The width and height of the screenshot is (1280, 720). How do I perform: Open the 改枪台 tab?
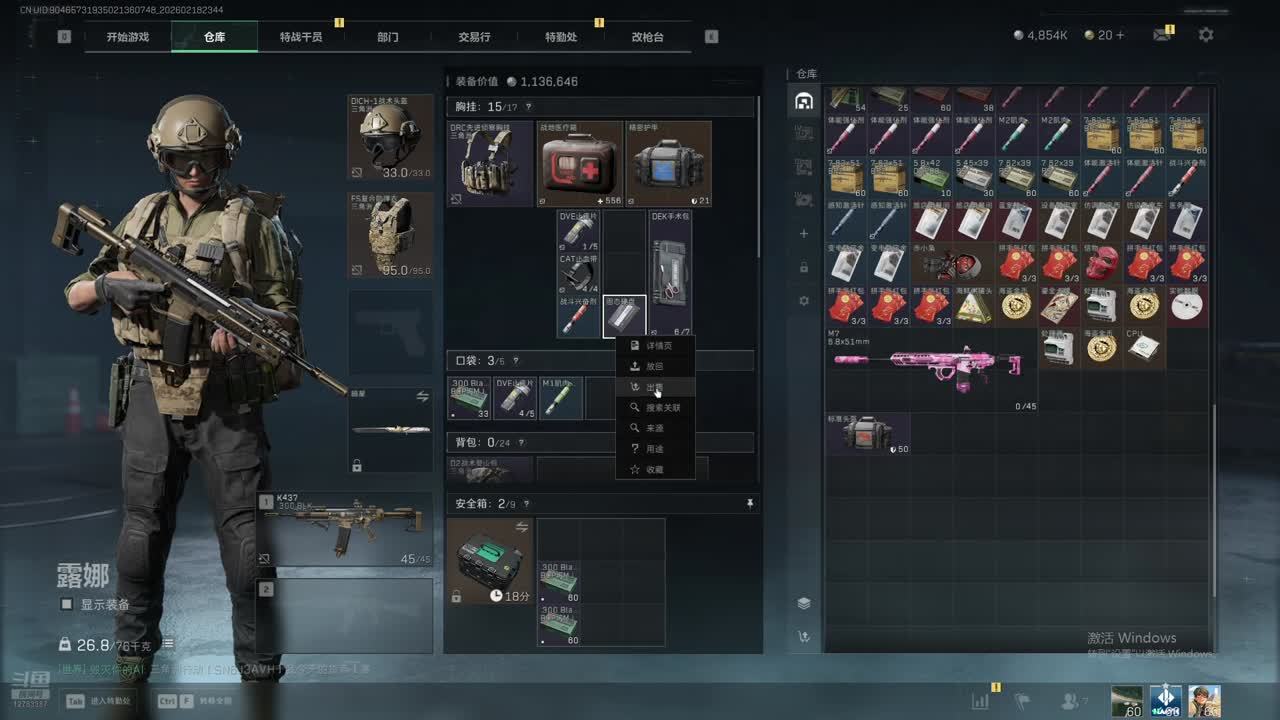tap(647, 37)
